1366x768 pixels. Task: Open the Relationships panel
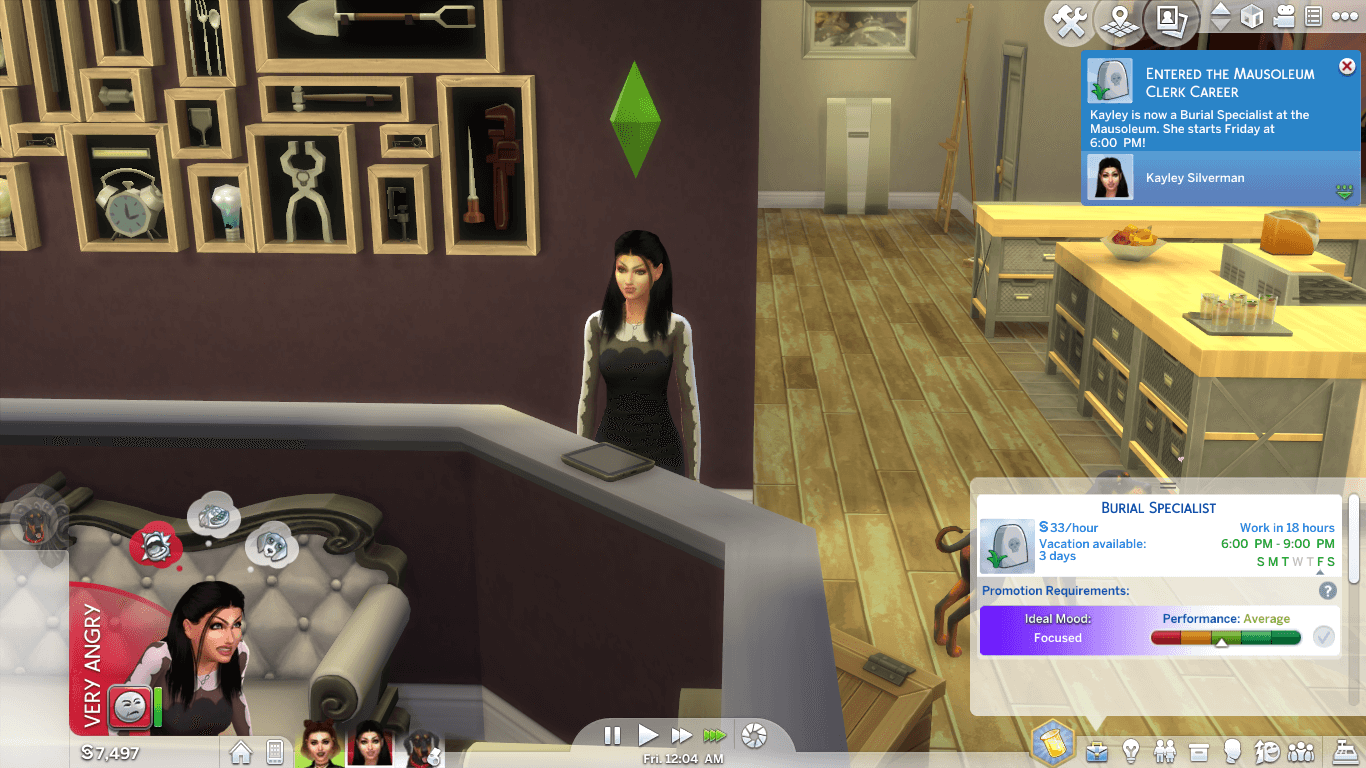pyautogui.click(x=1165, y=750)
